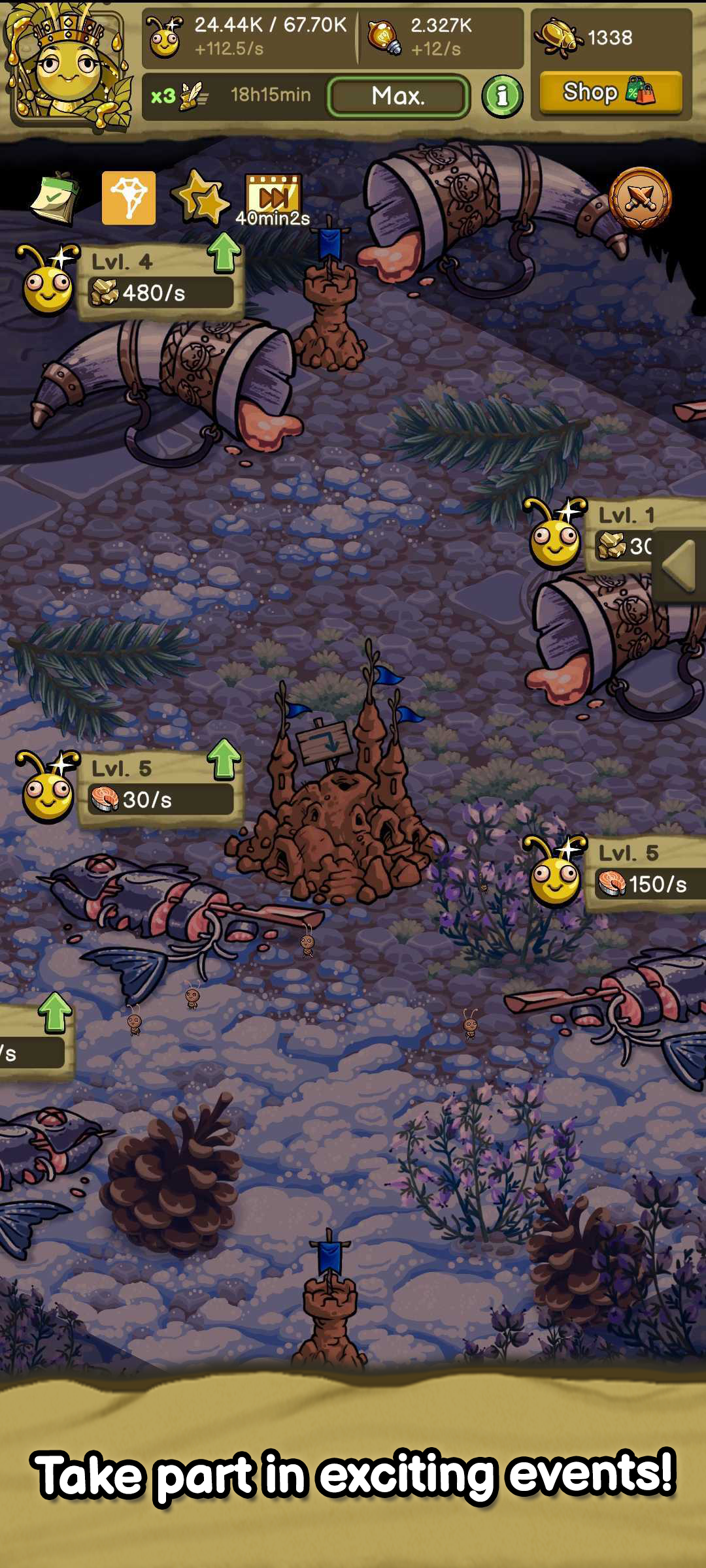This screenshot has width=706, height=1568.
Task: Open the queen ant portrait
Action: pyautogui.click(x=69, y=65)
